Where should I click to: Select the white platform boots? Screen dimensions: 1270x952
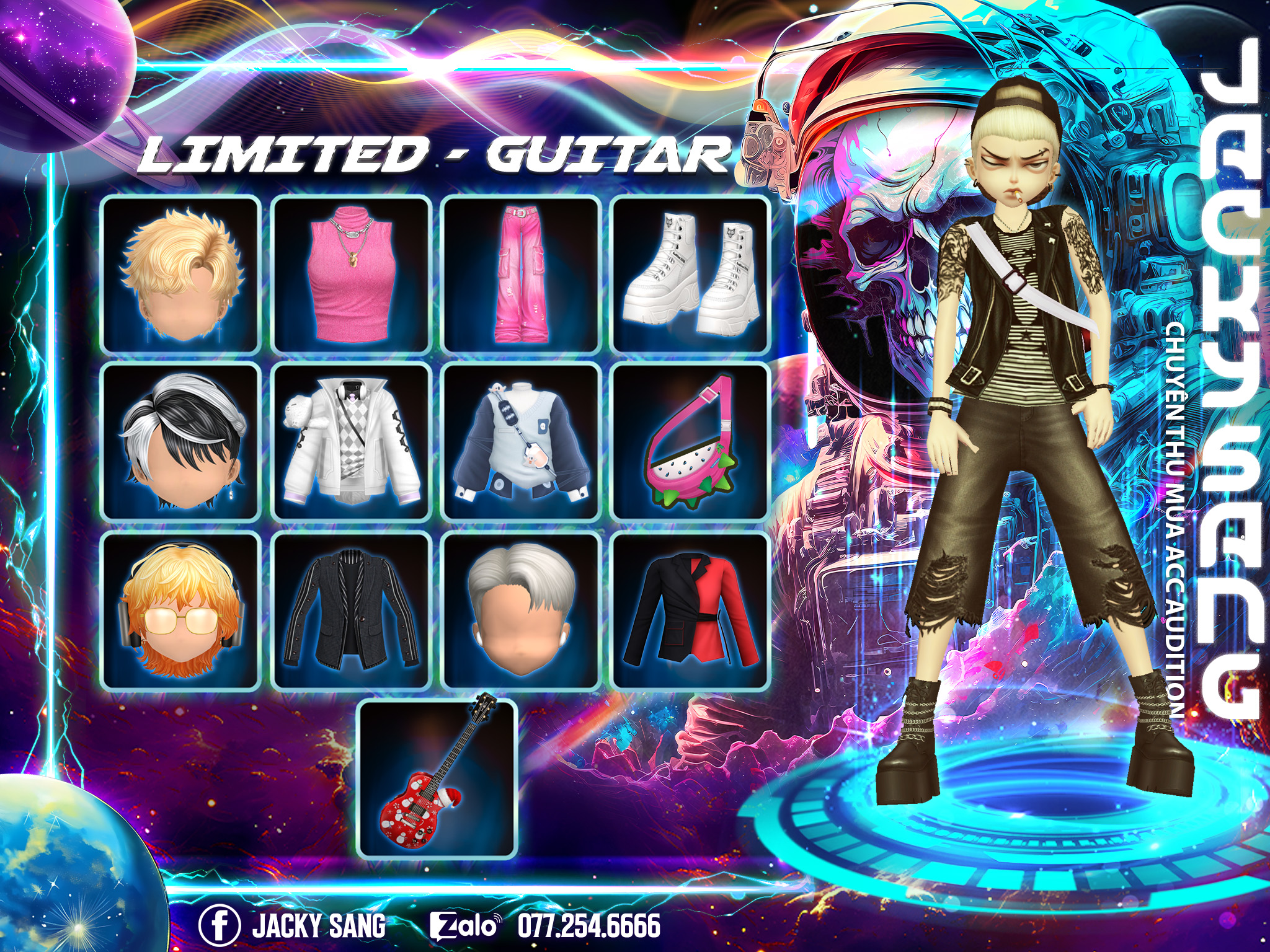pos(691,275)
